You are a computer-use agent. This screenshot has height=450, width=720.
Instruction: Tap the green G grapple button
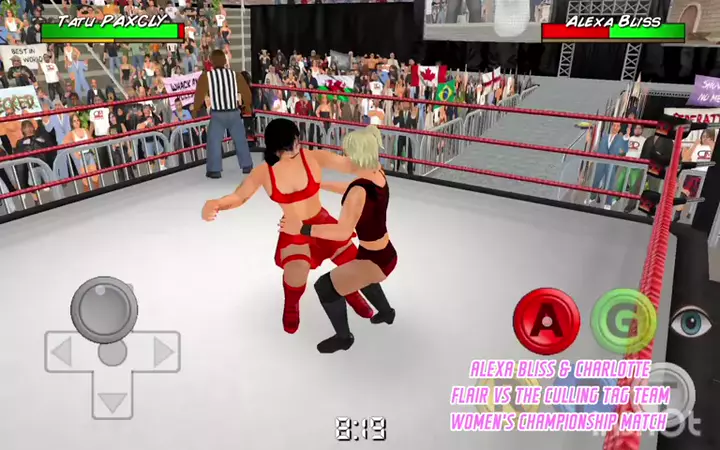point(623,320)
